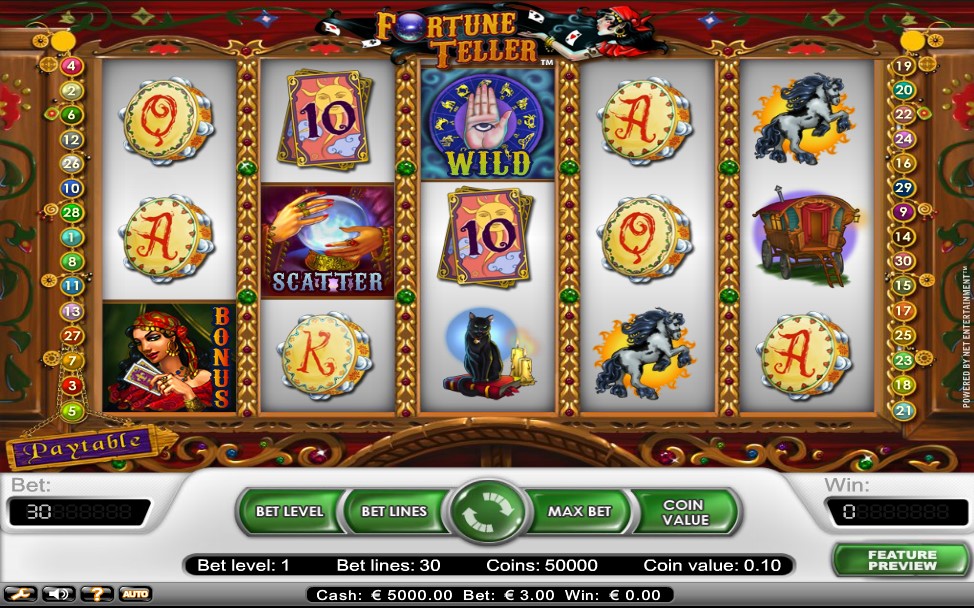This screenshot has width=974, height=608.
Task: Increase the Bet Level
Action: (x=289, y=512)
